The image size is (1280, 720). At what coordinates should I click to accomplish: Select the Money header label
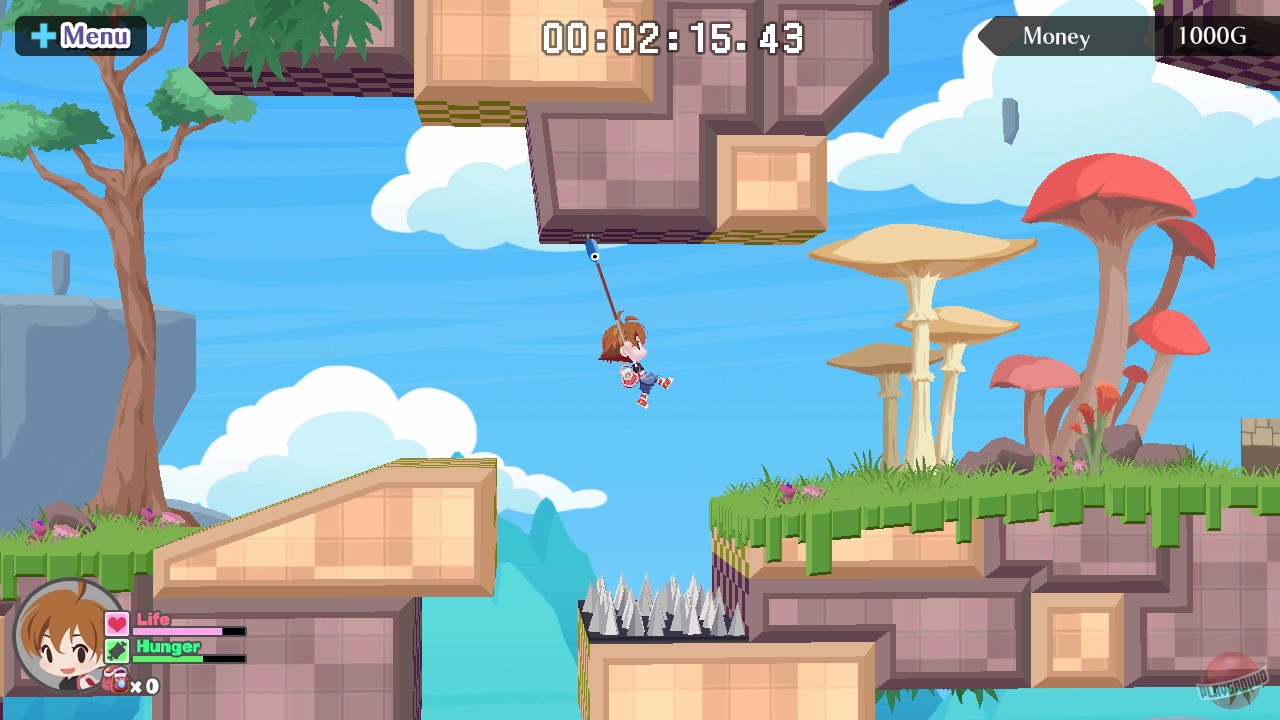[1056, 37]
